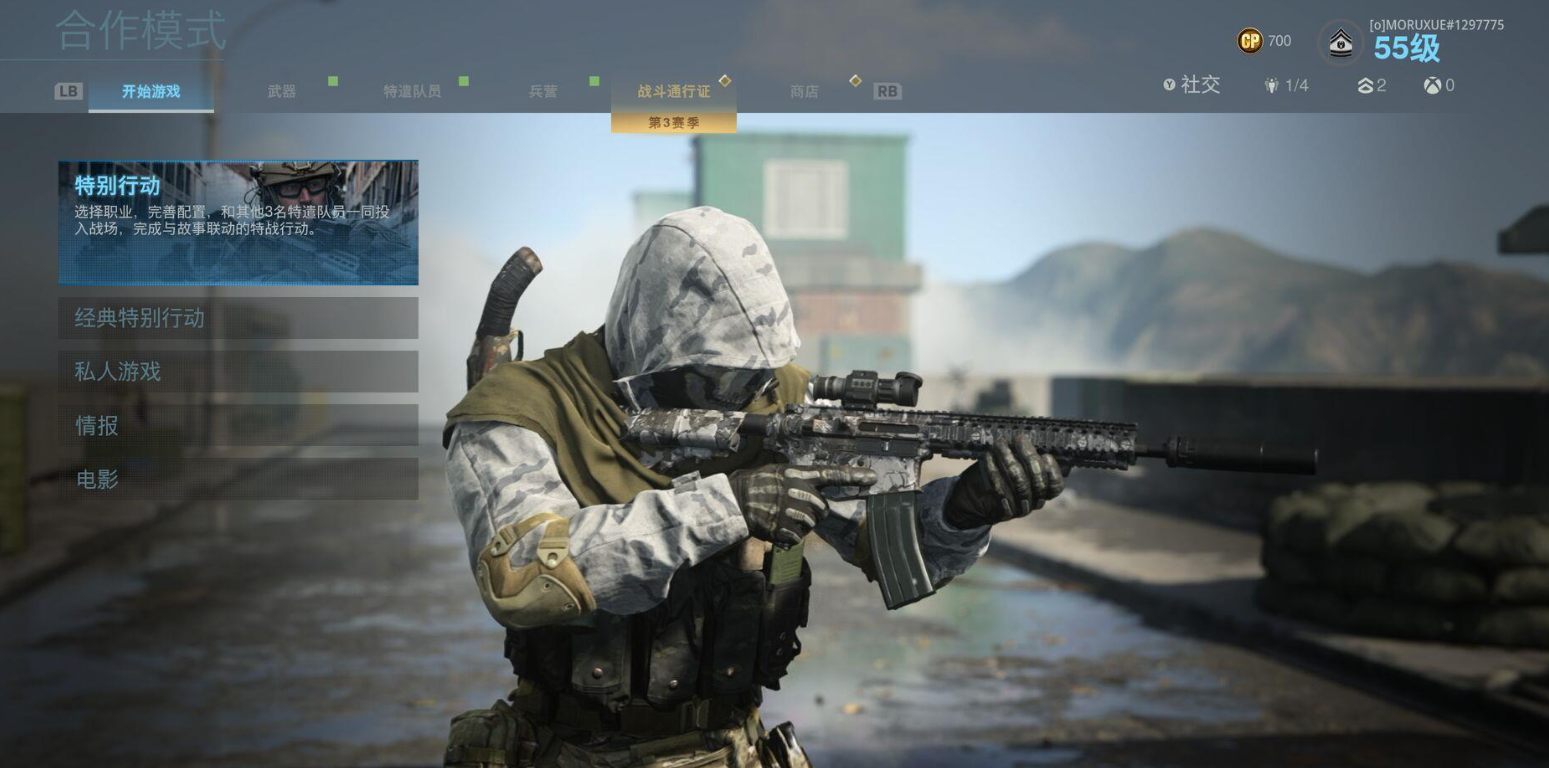Image resolution: width=1549 pixels, height=768 pixels.
Task: Choose 经典特别行动 from the menu
Action: [238, 318]
